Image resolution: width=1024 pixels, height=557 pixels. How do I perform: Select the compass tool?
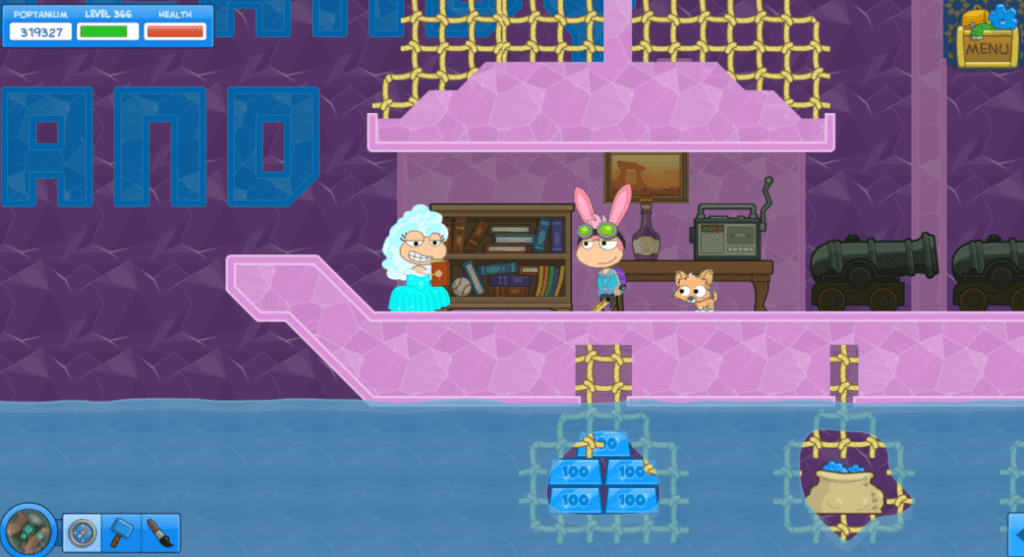pos(82,534)
